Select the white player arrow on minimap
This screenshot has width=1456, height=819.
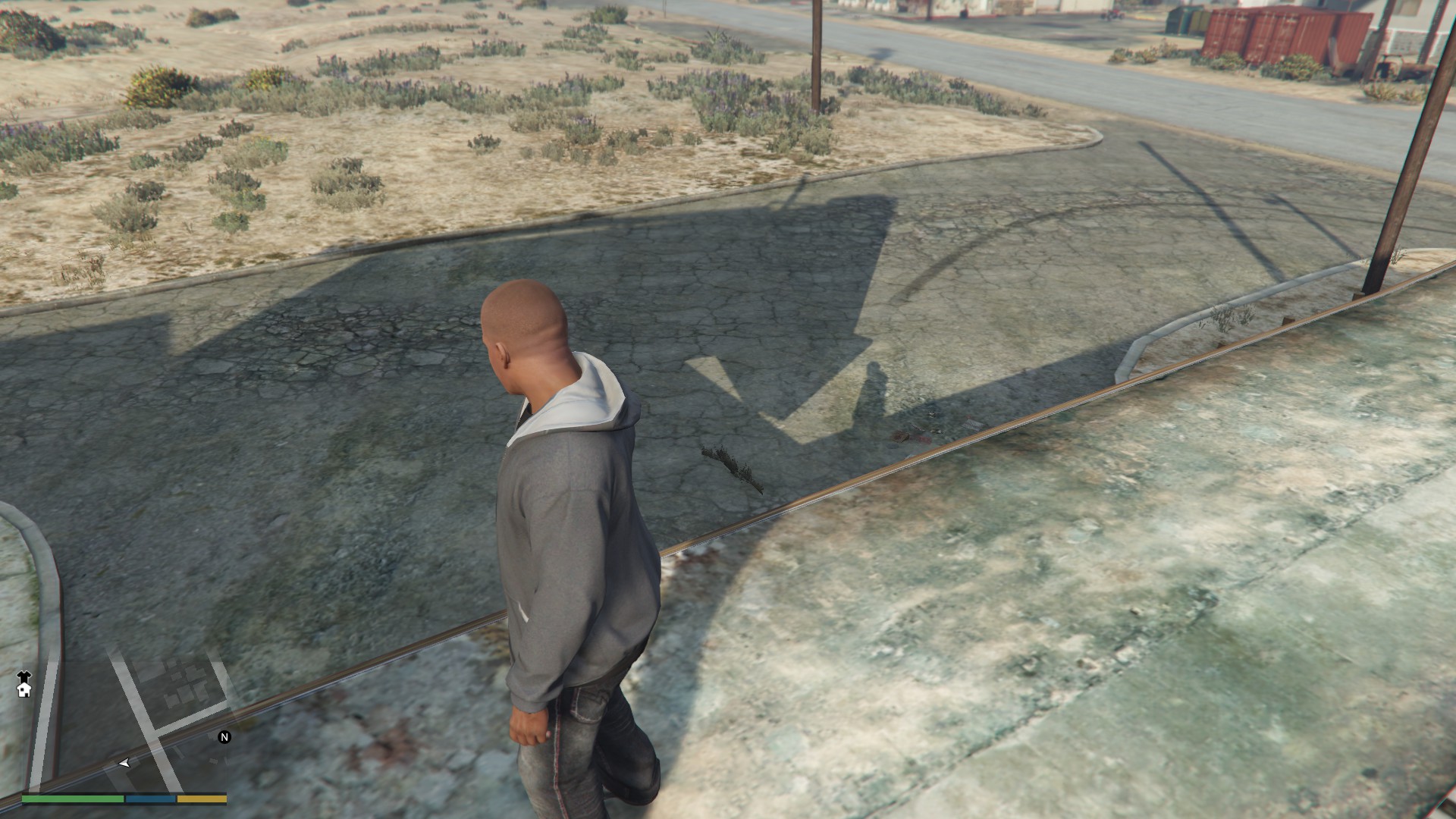click(124, 763)
